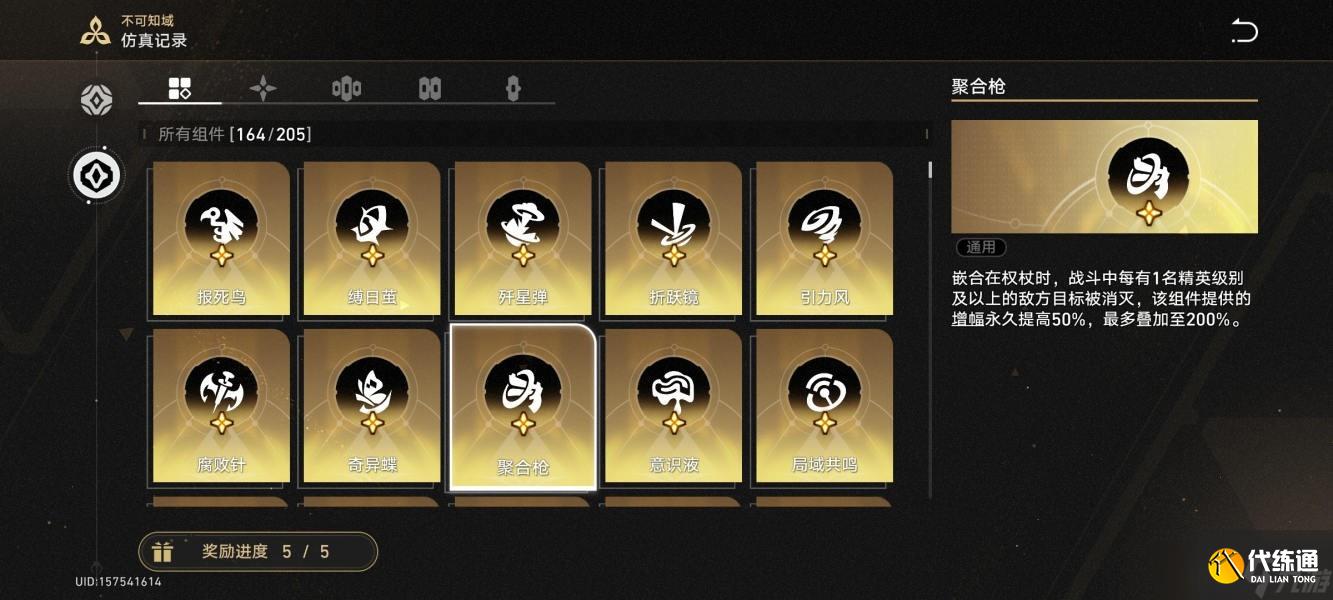This screenshot has width=1333, height=600.
Task: Select the 腐败针 component card
Action: pos(220,405)
